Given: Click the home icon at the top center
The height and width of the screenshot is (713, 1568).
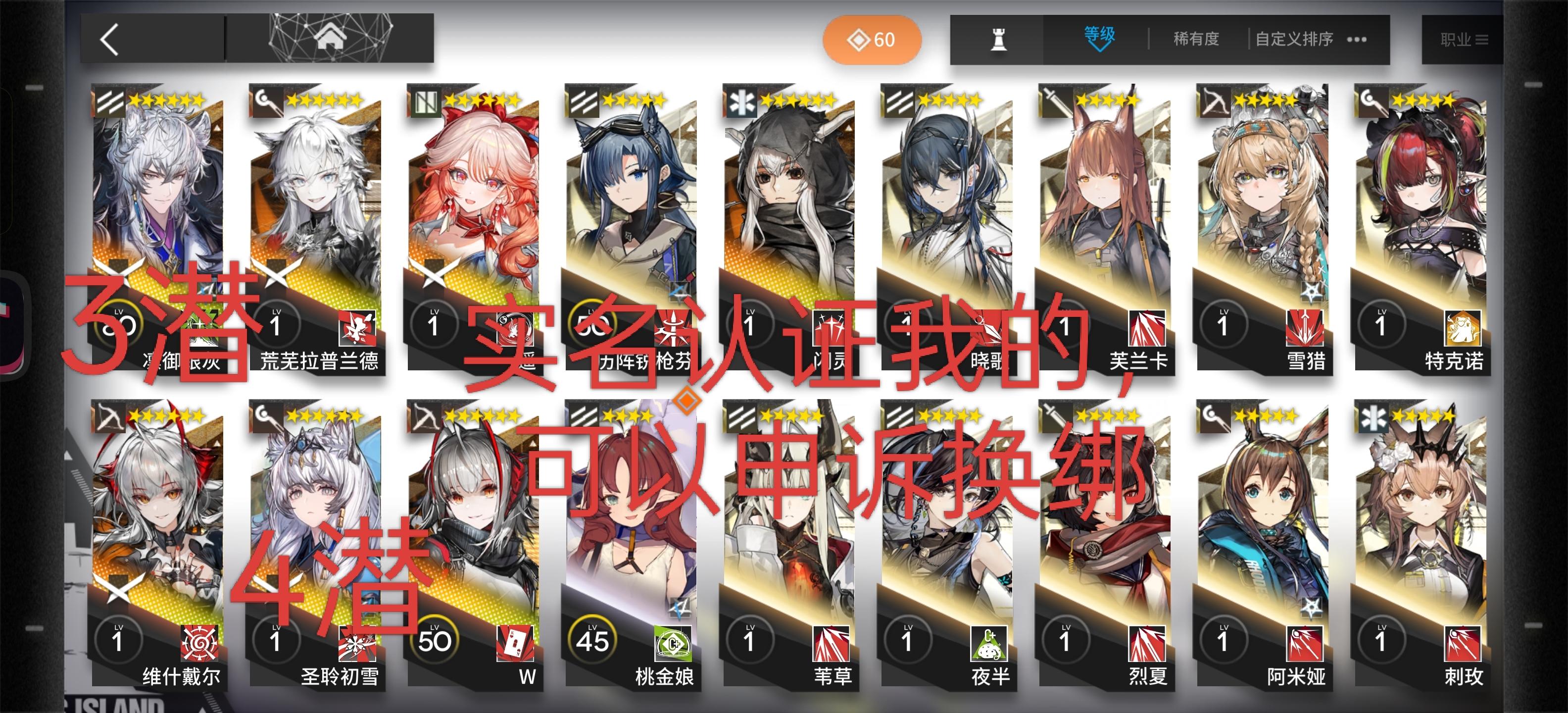Looking at the screenshot, I should click(x=331, y=38).
